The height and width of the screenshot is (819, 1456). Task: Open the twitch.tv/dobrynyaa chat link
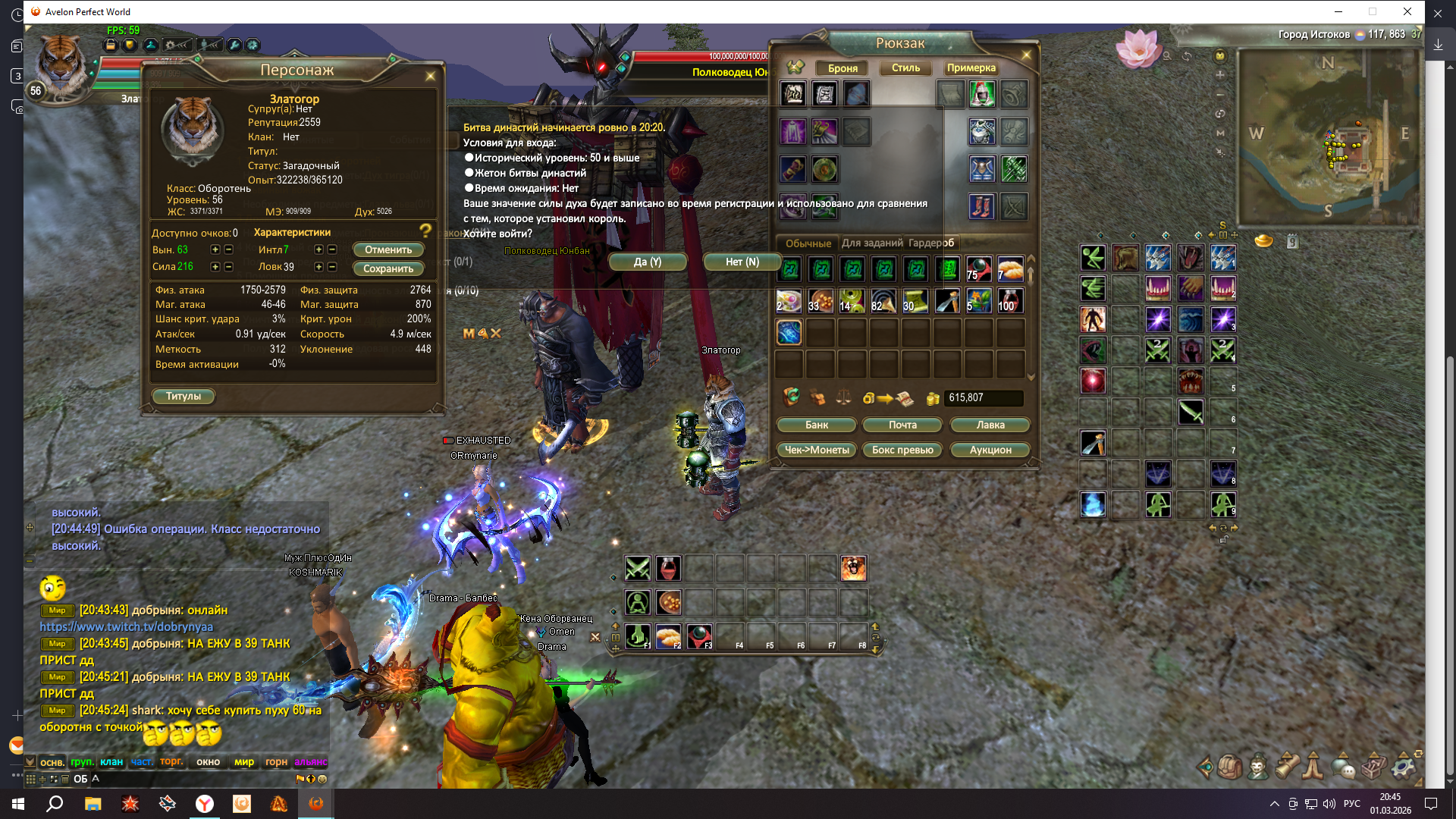[127, 626]
